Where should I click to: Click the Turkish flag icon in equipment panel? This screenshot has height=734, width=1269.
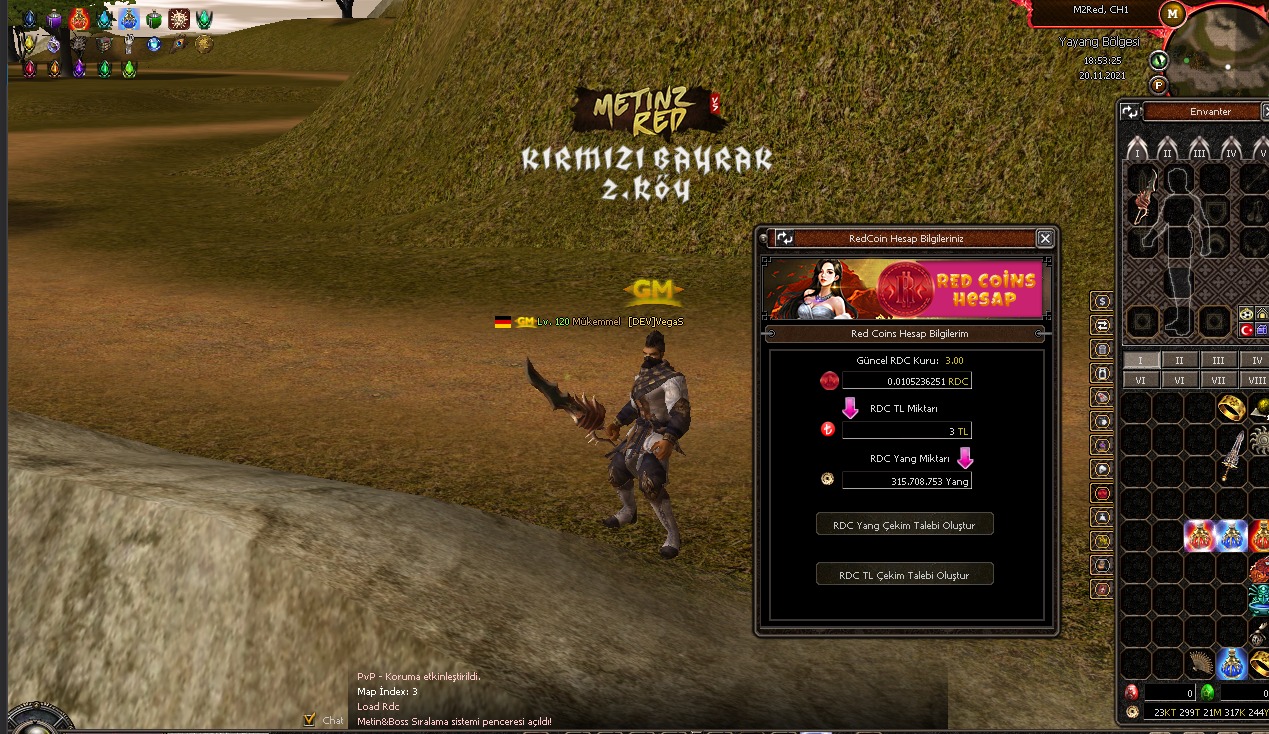coord(1246,330)
